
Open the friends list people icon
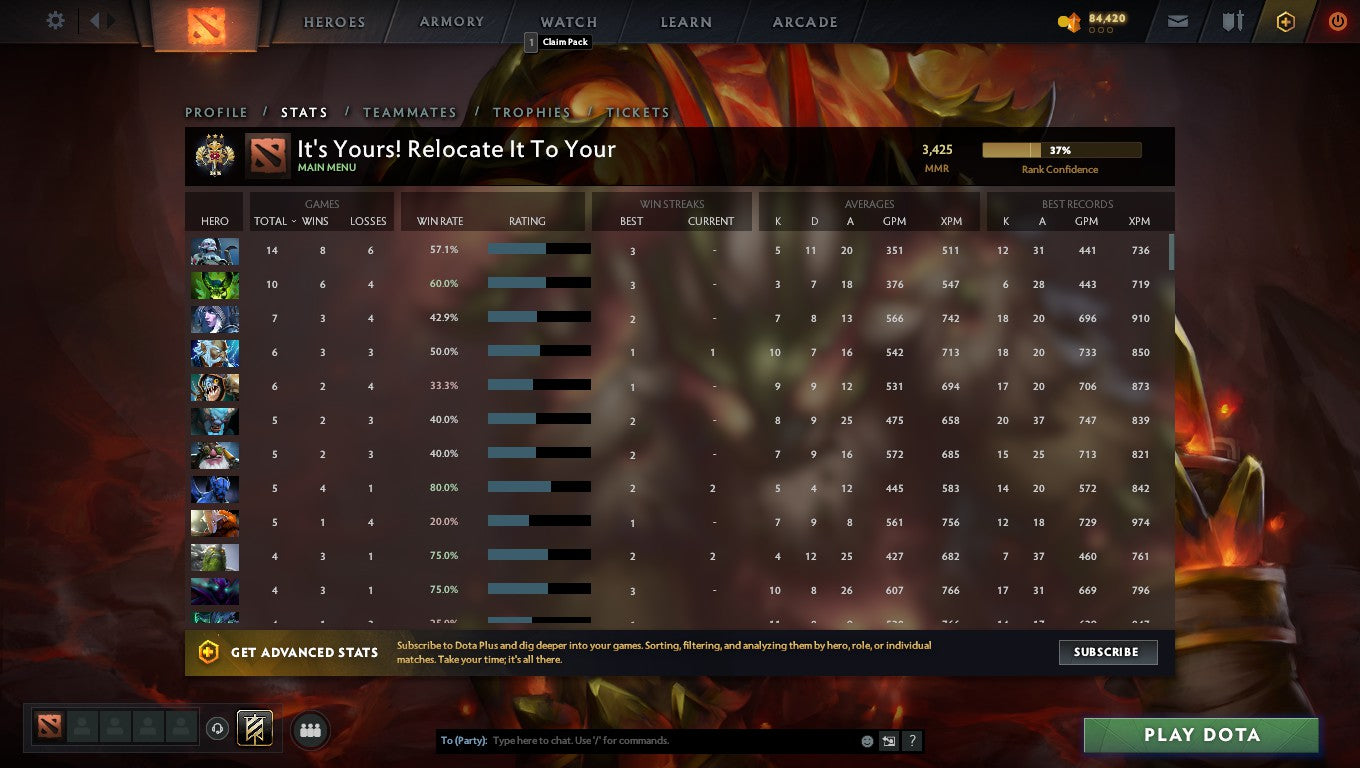[x=310, y=730]
